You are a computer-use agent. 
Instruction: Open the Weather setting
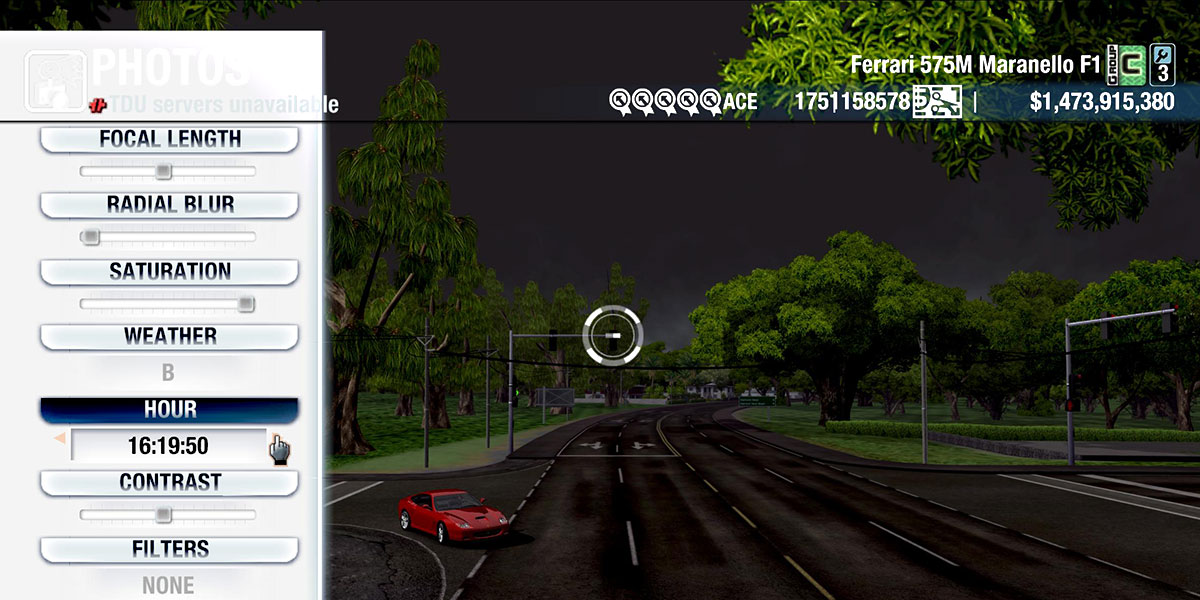tap(169, 337)
